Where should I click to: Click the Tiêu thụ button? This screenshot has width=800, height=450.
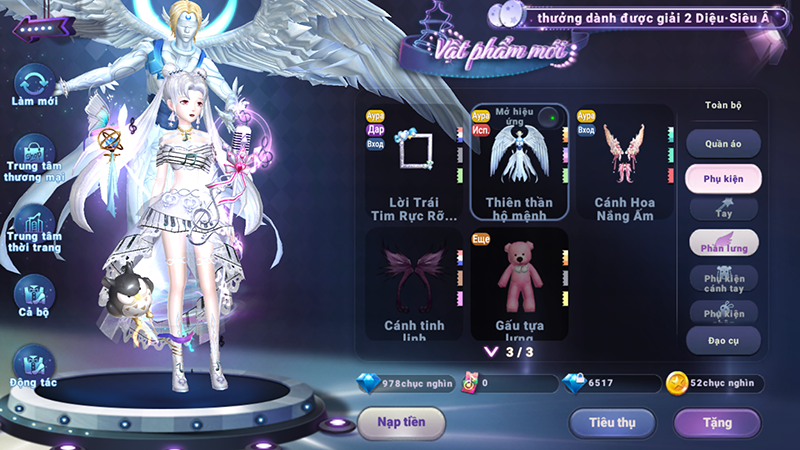(612, 422)
